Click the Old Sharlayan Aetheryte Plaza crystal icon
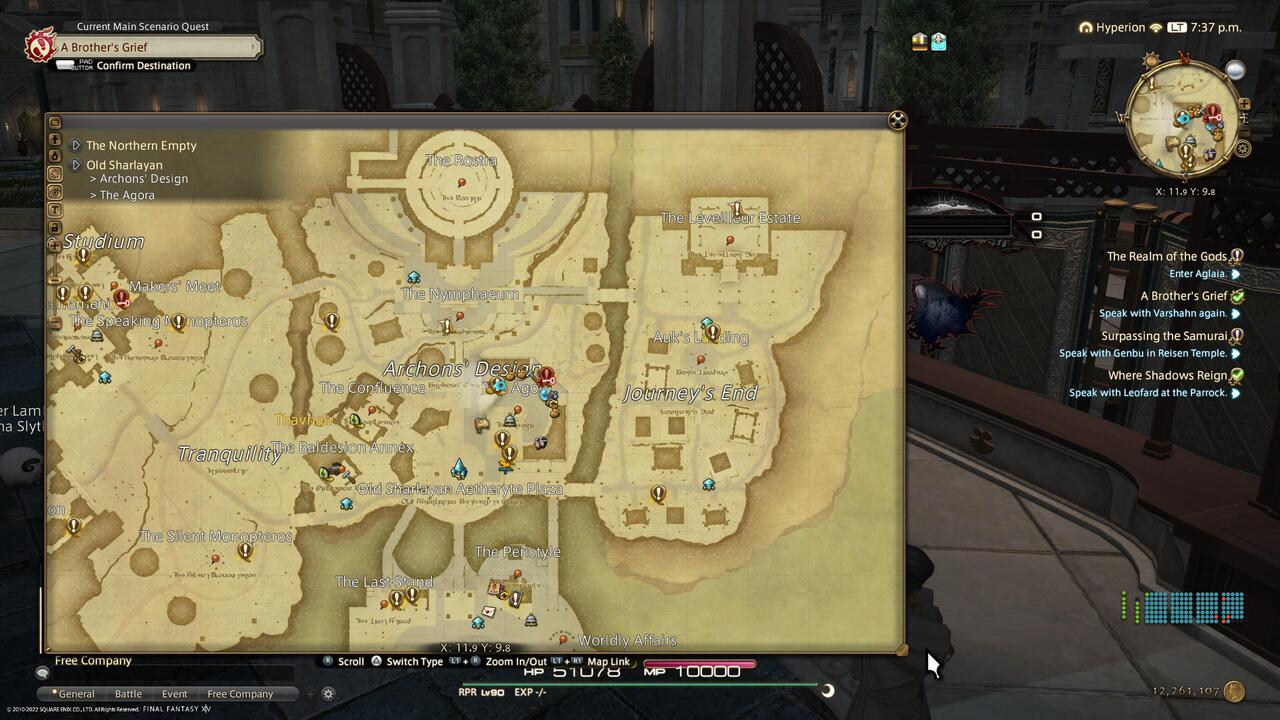Image resolution: width=1280 pixels, height=720 pixels. 459,466
